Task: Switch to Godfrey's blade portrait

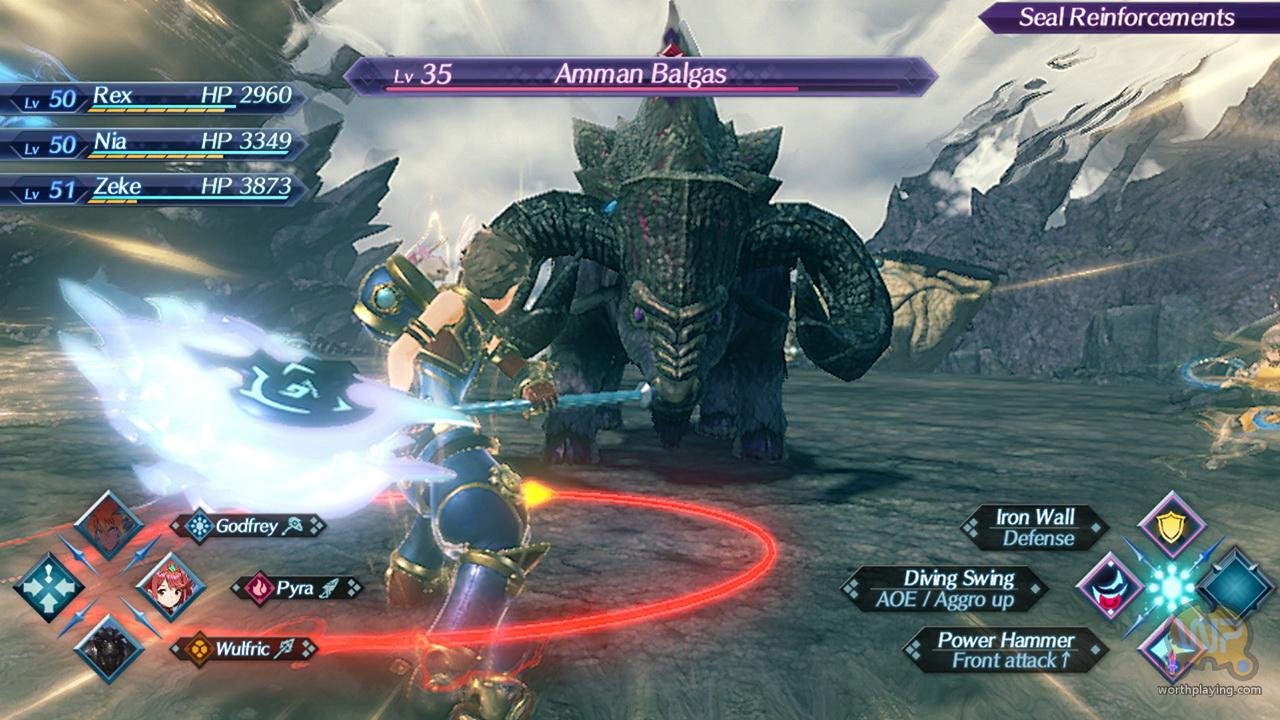Action: (108, 525)
